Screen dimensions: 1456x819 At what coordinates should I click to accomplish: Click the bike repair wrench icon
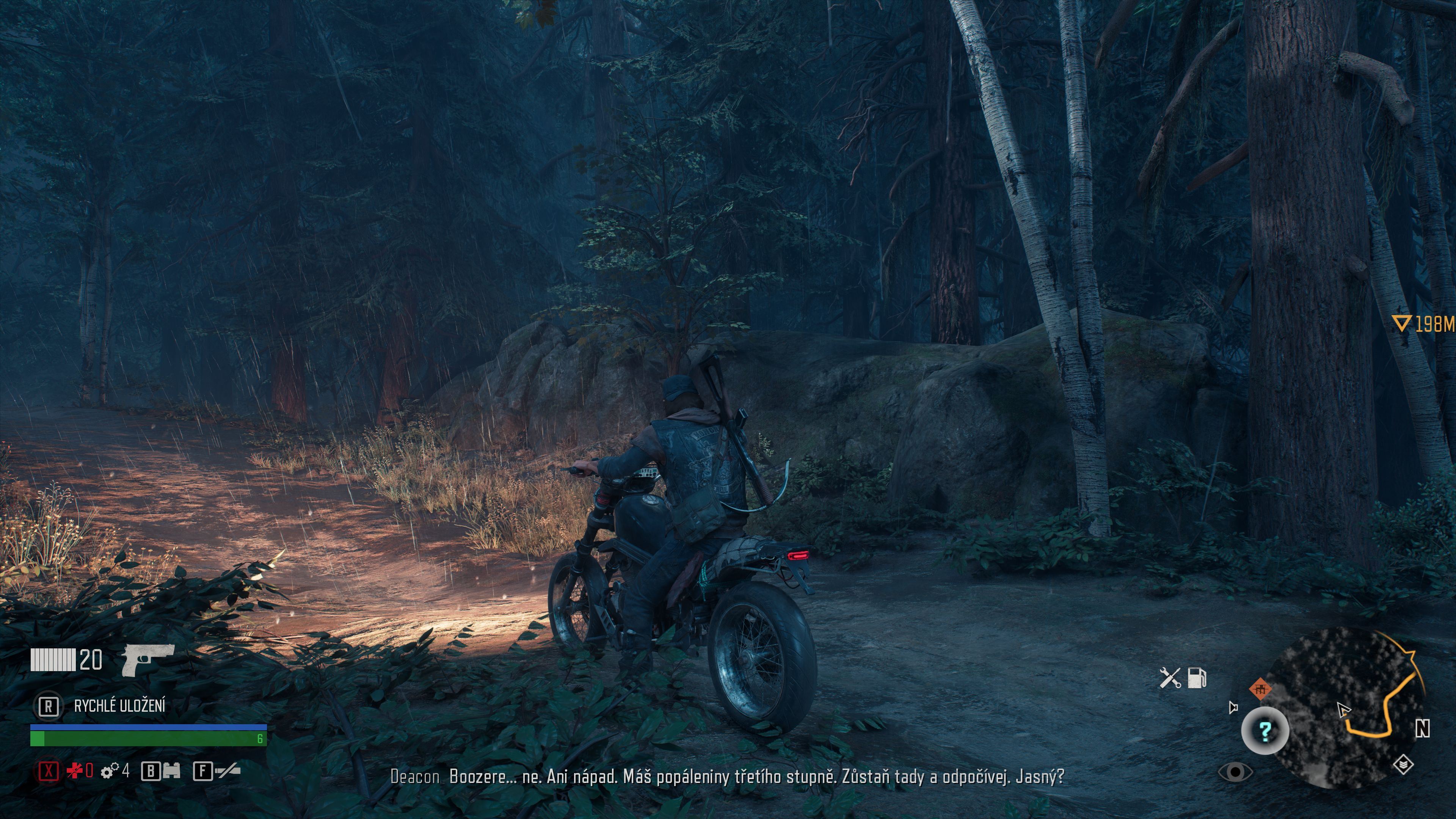1169,678
